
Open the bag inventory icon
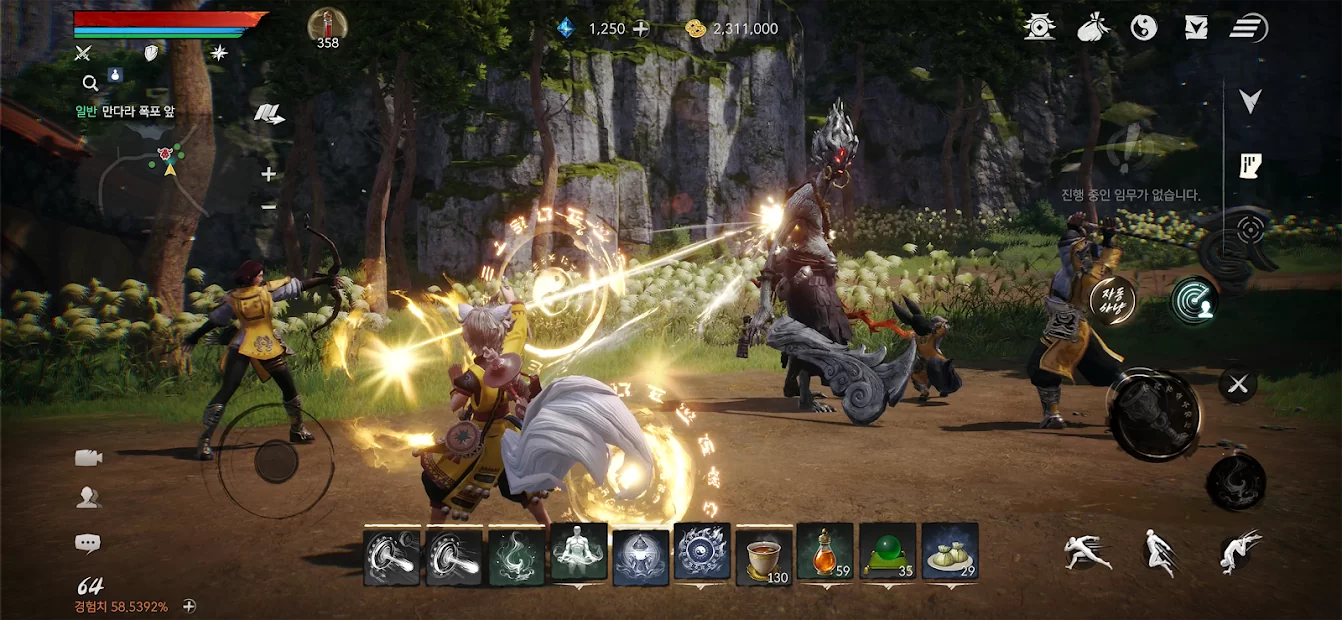click(1093, 28)
